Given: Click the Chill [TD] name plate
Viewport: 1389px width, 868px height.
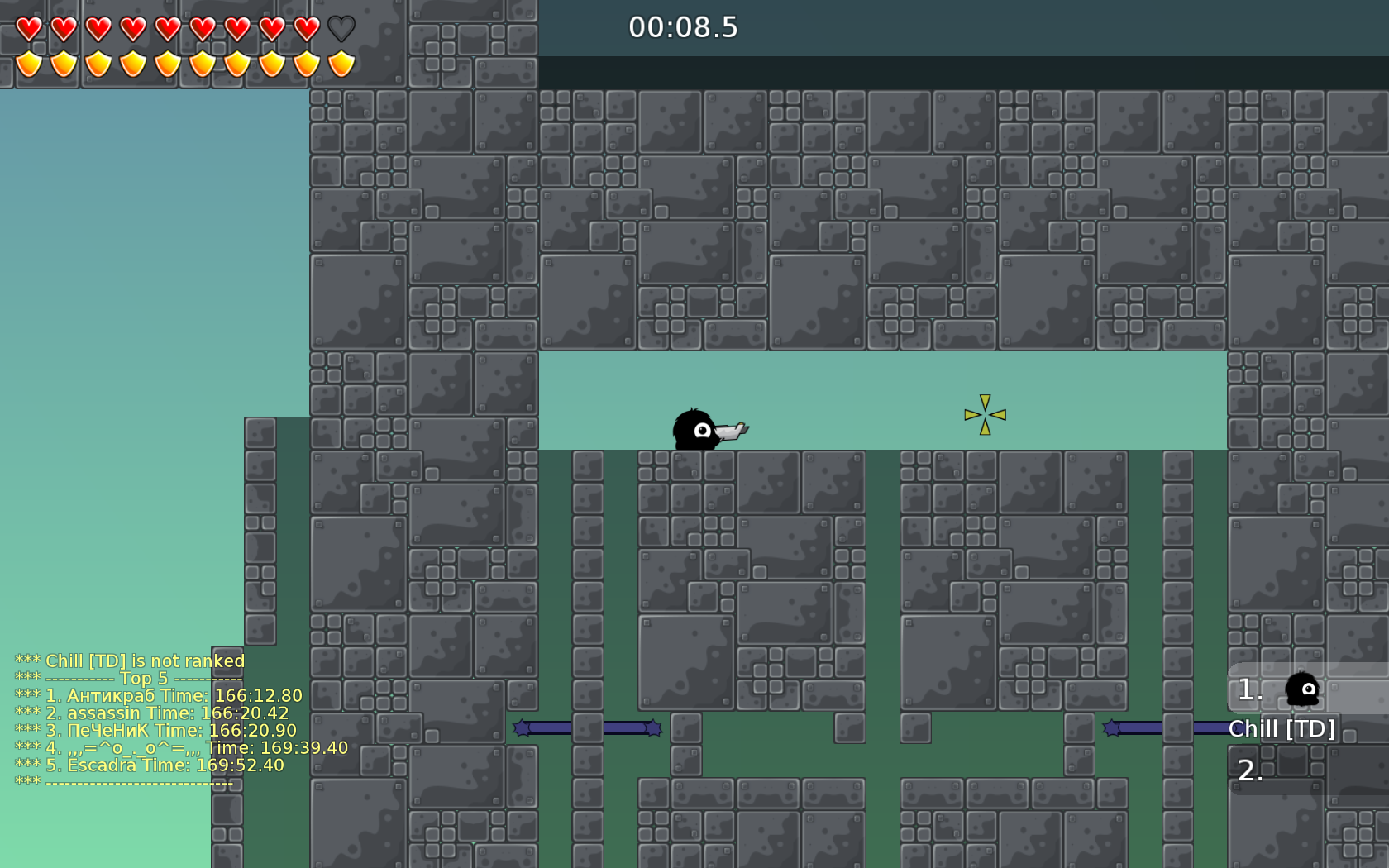Looking at the screenshot, I should [x=1283, y=729].
